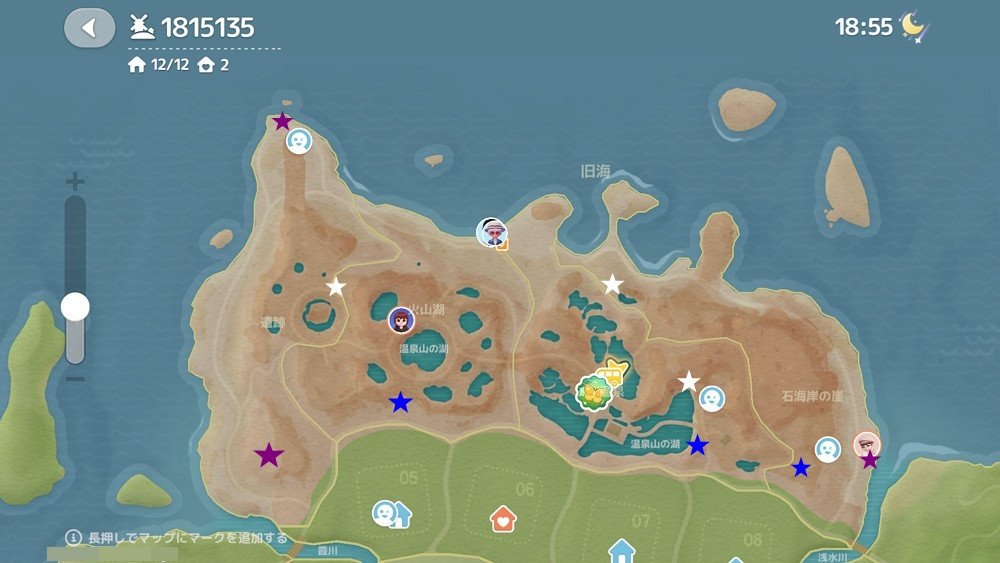1000x563 pixels.
Task: Go back using the arrow button
Action: point(89,28)
